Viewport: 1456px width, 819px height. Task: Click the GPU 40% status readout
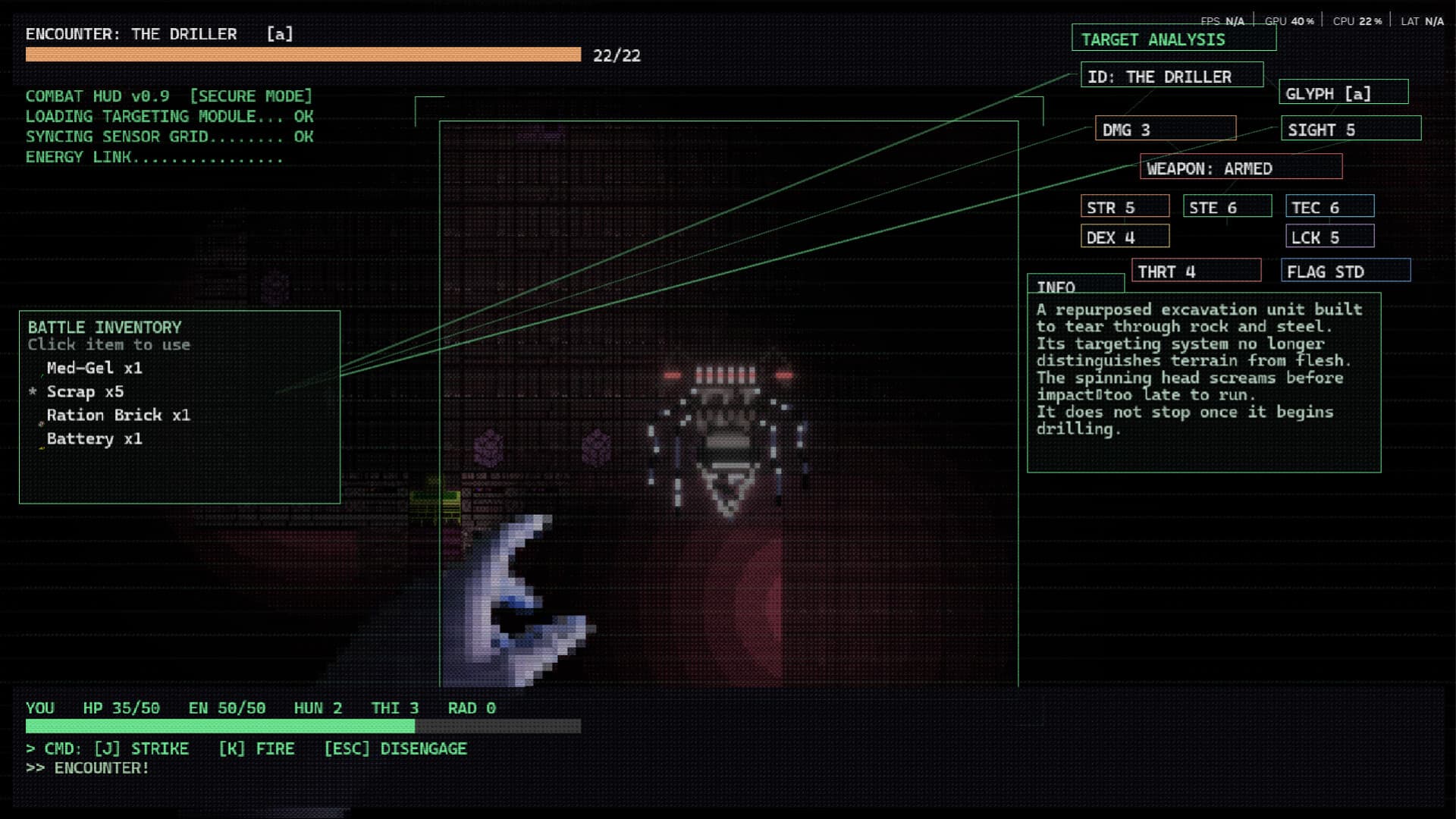(x=1288, y=20)
